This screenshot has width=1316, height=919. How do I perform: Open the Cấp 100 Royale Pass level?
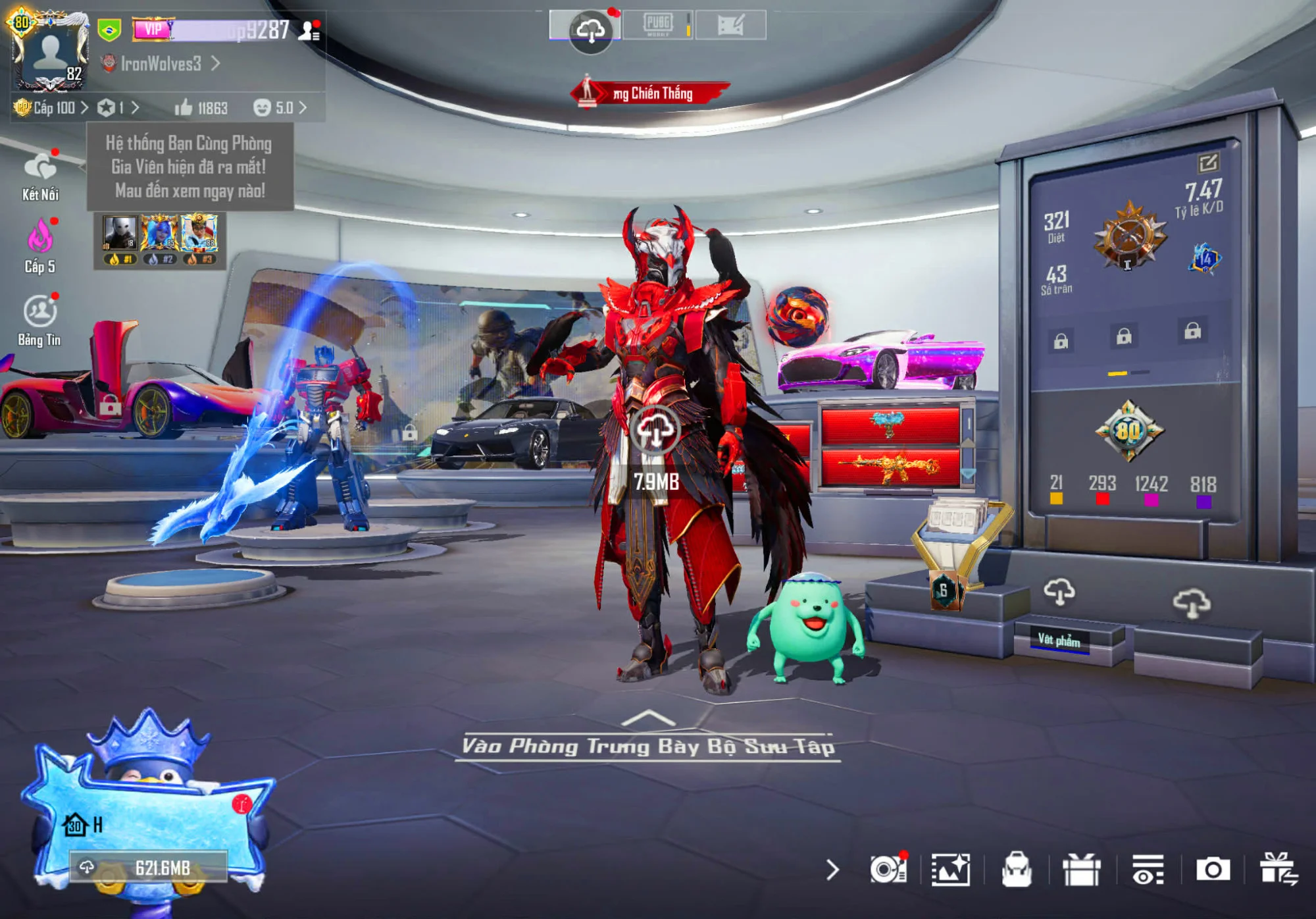51,107
